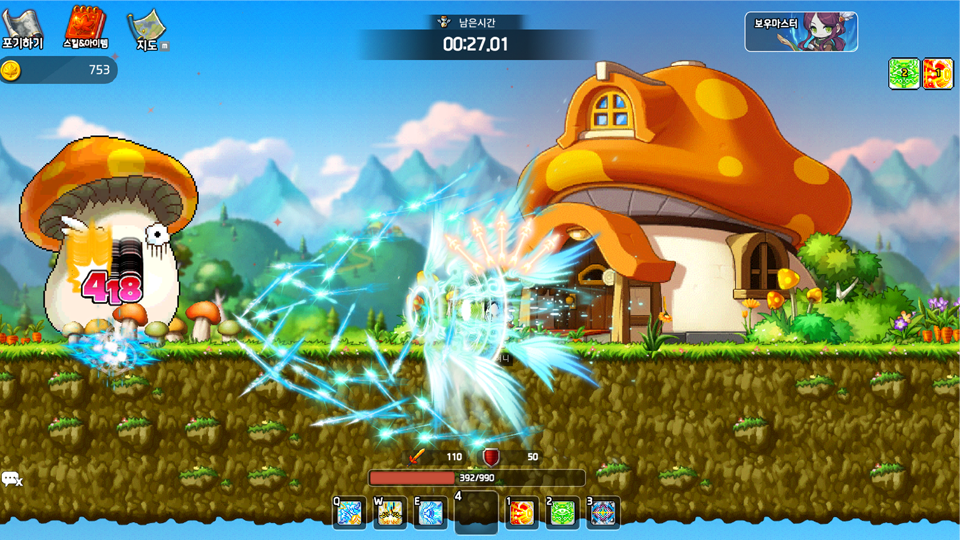The image size is (960, 540).
Task: Open the chat speech bubble icon
Action: pyautogui.click(x=12, y=480)
